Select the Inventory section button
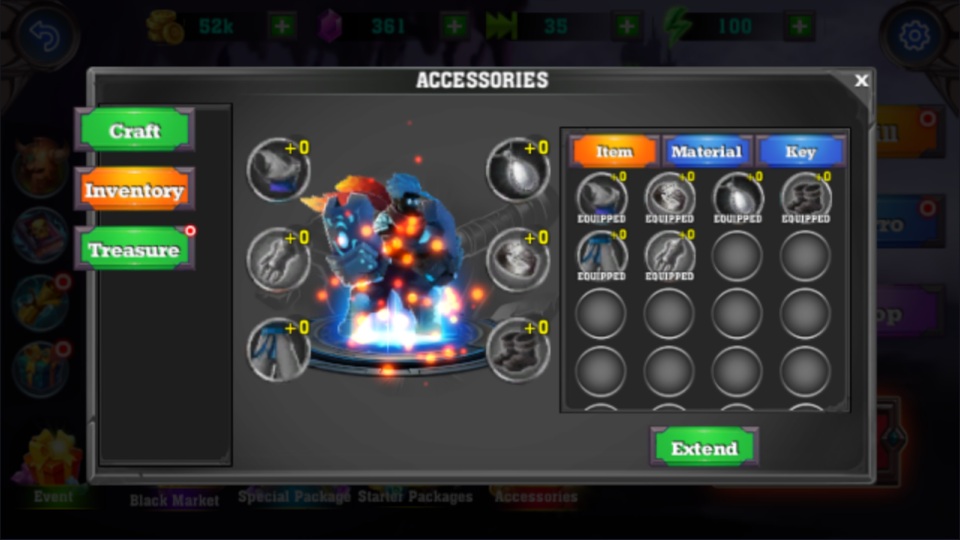 (x=134, y=190)
